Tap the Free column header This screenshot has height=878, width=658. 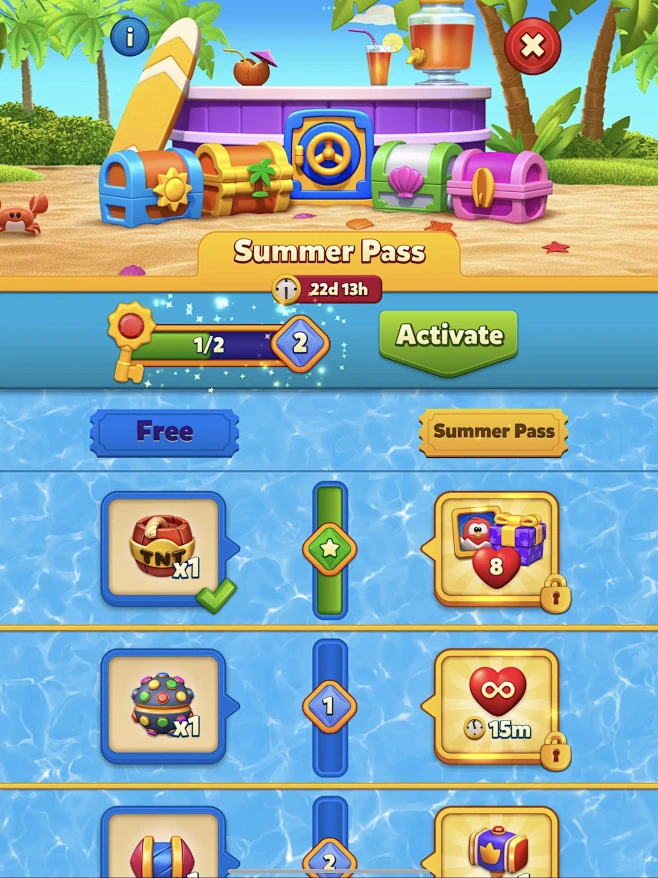tap(164, 432)
